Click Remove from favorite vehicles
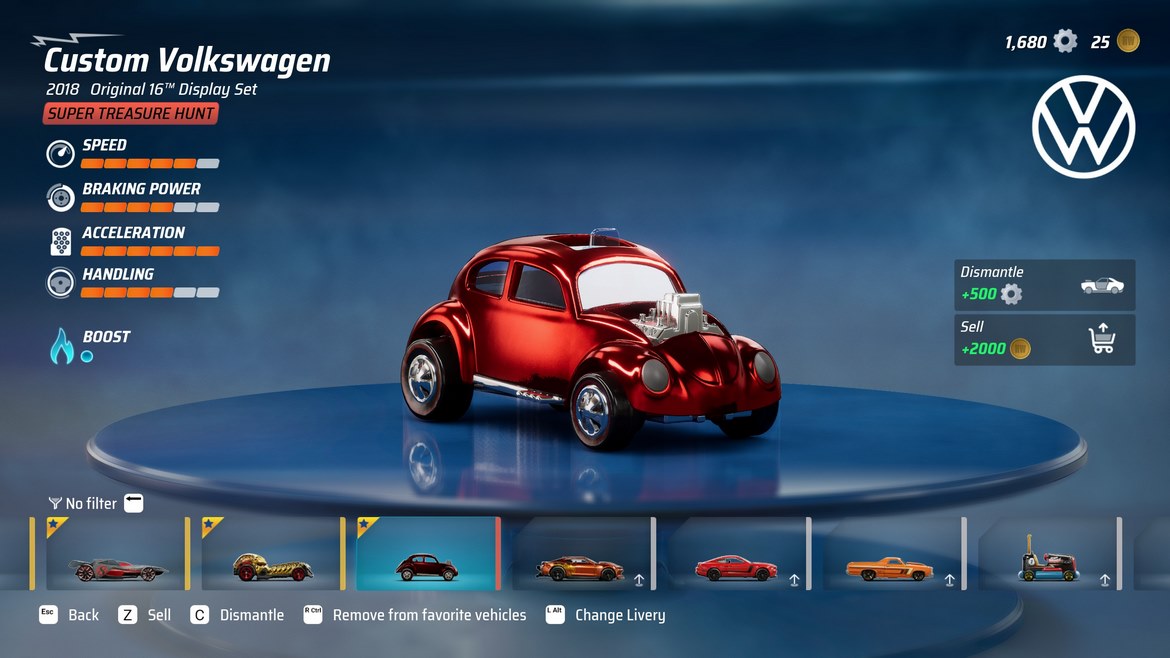Viewport: 1170px width, 658px height. (429, 615)
